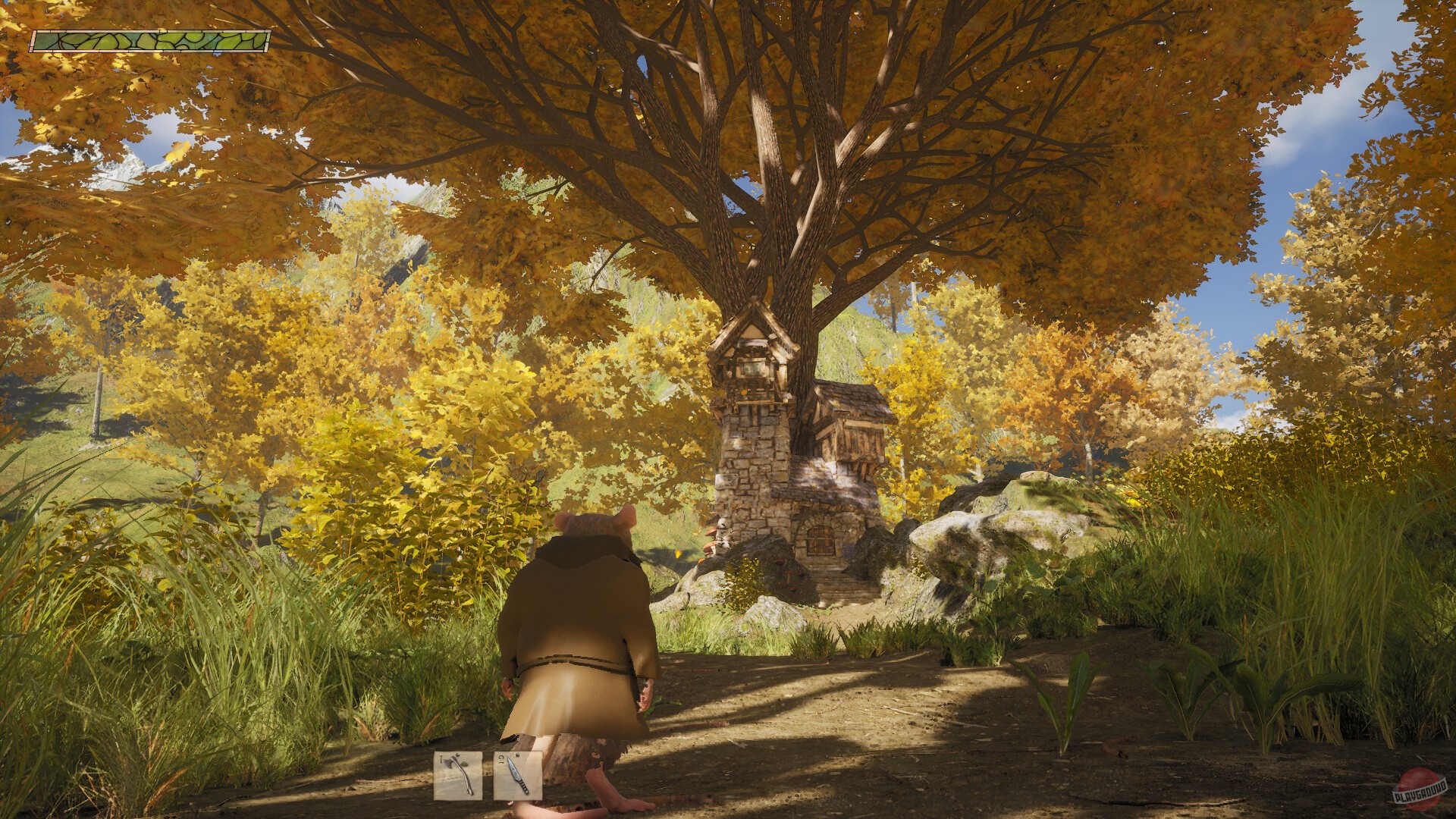1456x819 pixels.
Task: Click the number 2 on the knife slot
Action: click(502, 758)
